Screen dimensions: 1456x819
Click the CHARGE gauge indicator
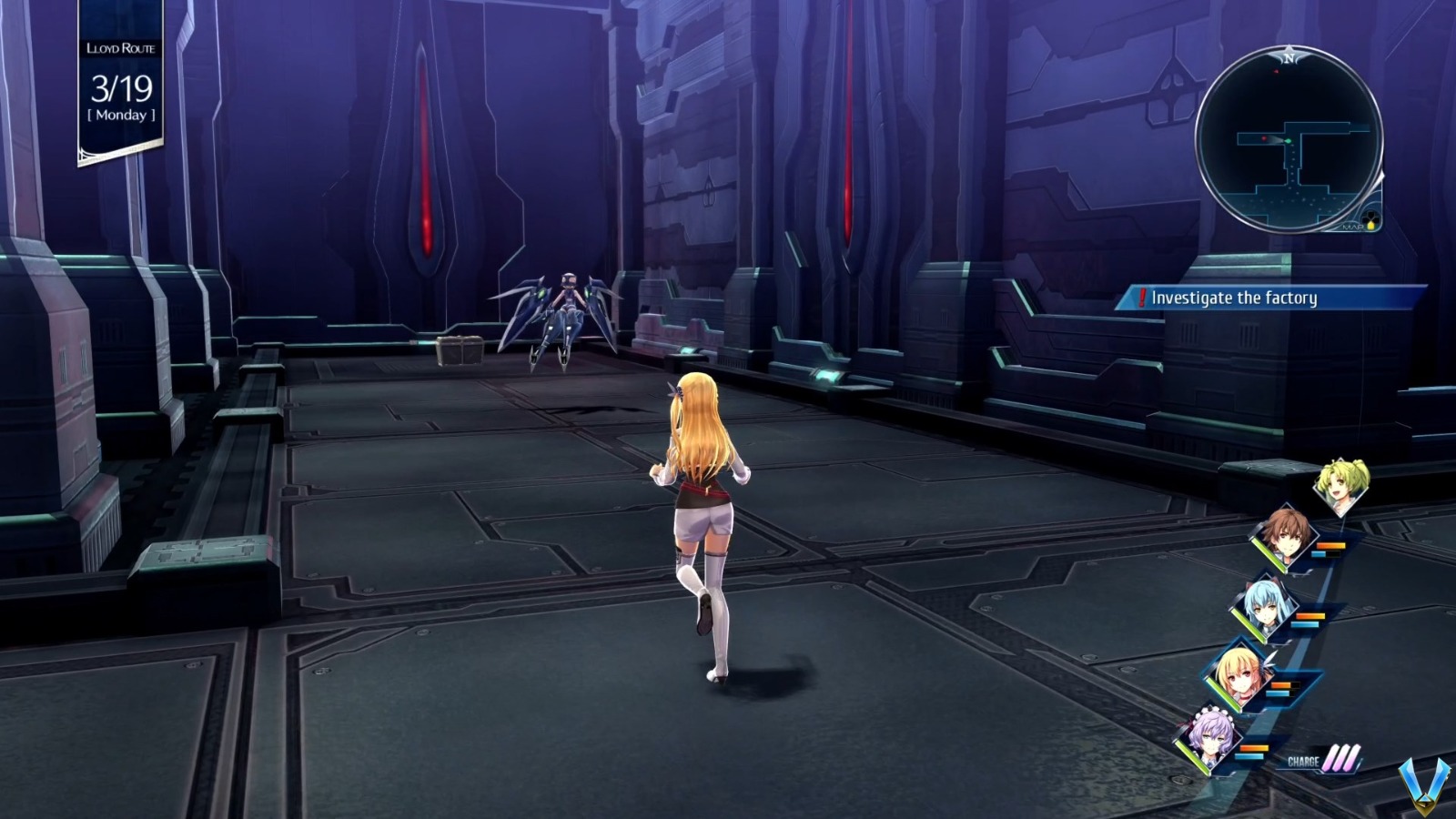click(x=1321, y=761)
